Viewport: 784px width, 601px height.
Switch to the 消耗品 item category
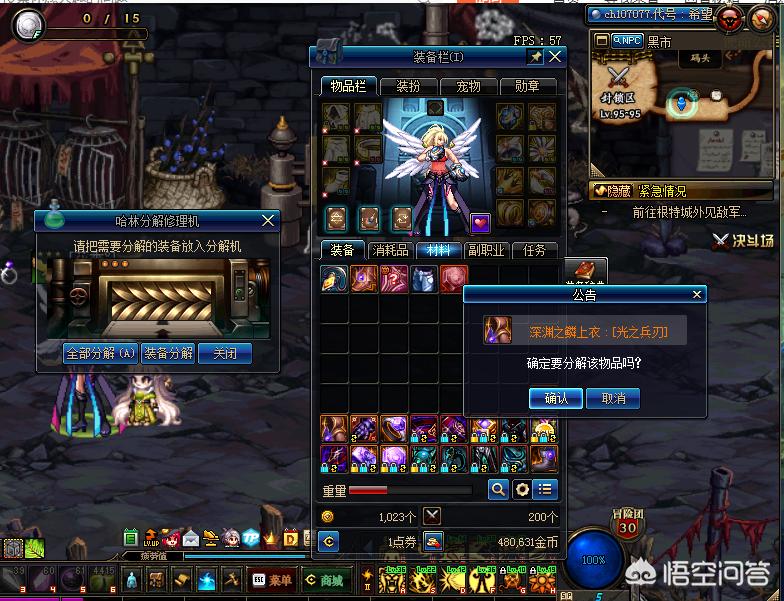click(x=389, y=250)
